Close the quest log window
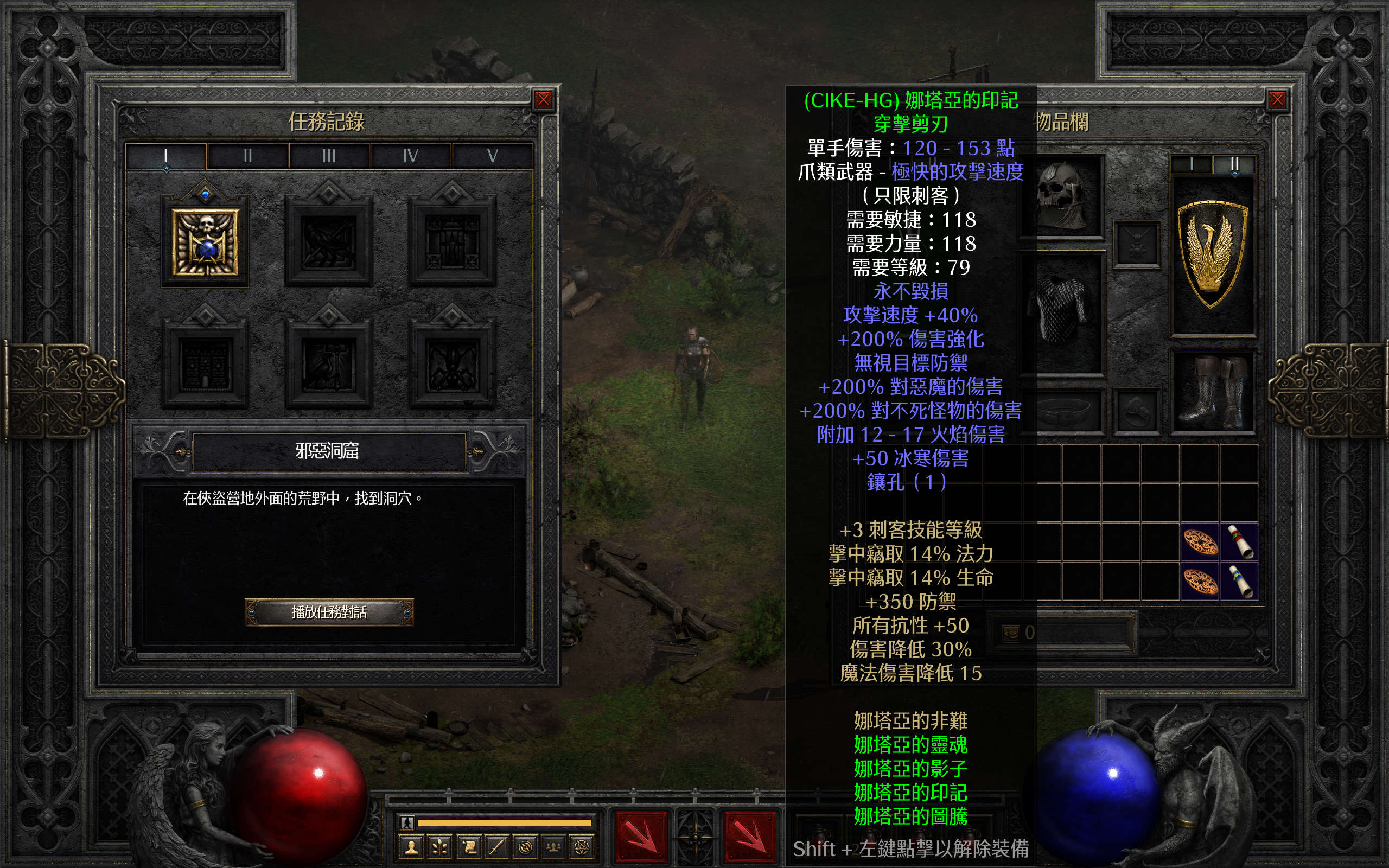This screenshot has width=1389, height=868. click(x=543, y=100)
